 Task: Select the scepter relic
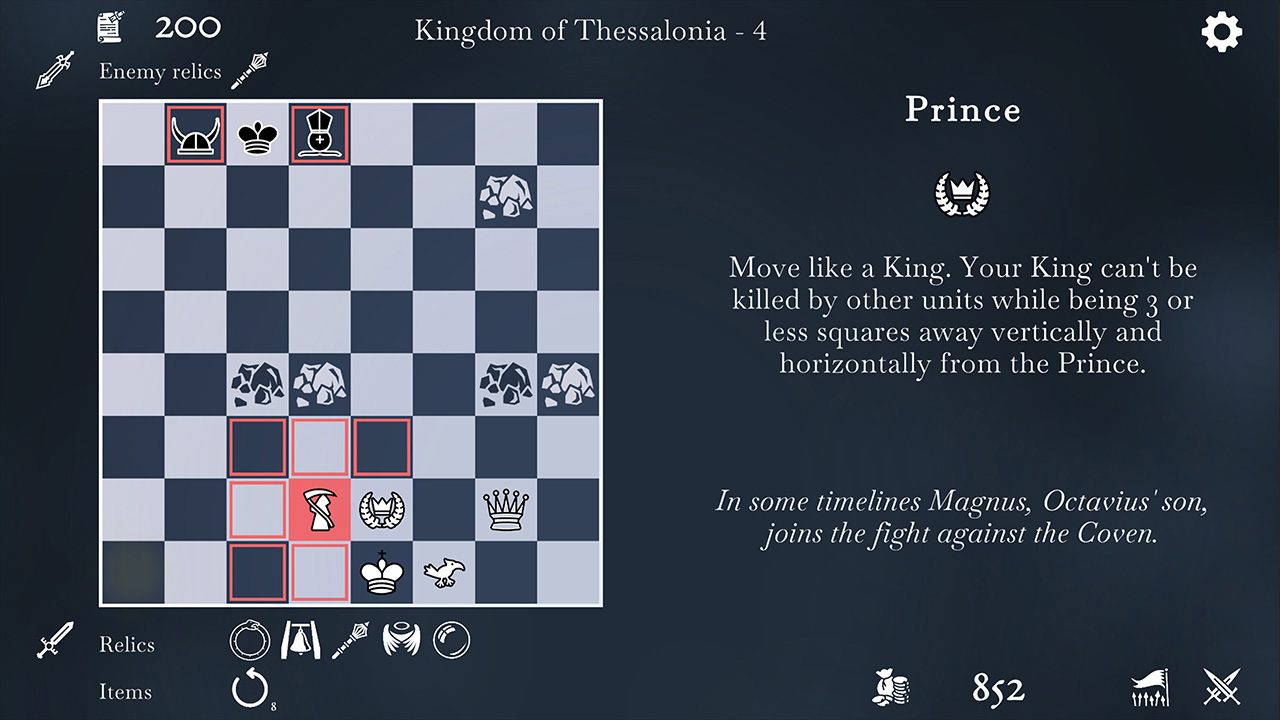[348, 641]
